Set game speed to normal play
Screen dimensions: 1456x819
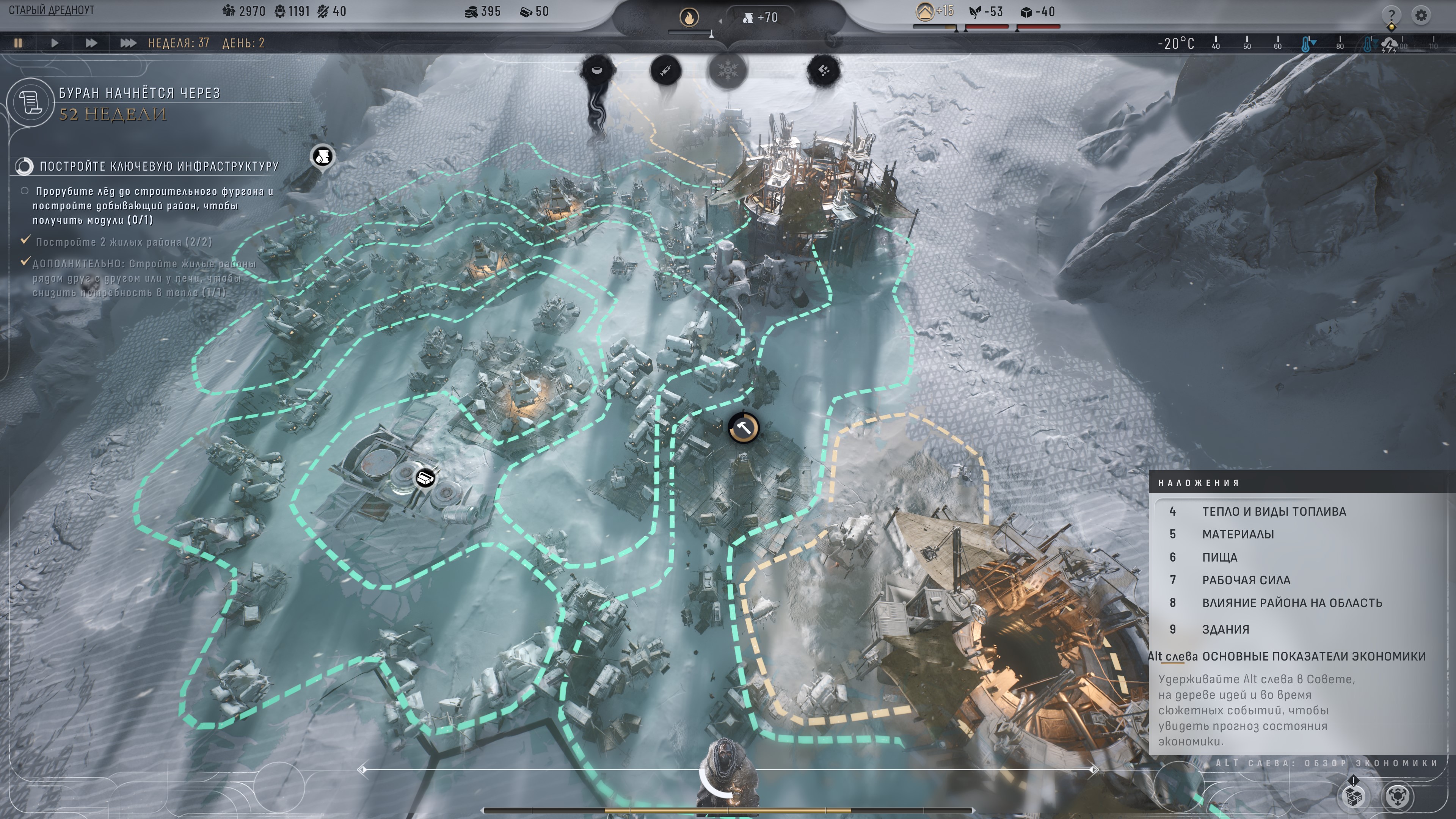pyautogui.click(x=55, y=43)
